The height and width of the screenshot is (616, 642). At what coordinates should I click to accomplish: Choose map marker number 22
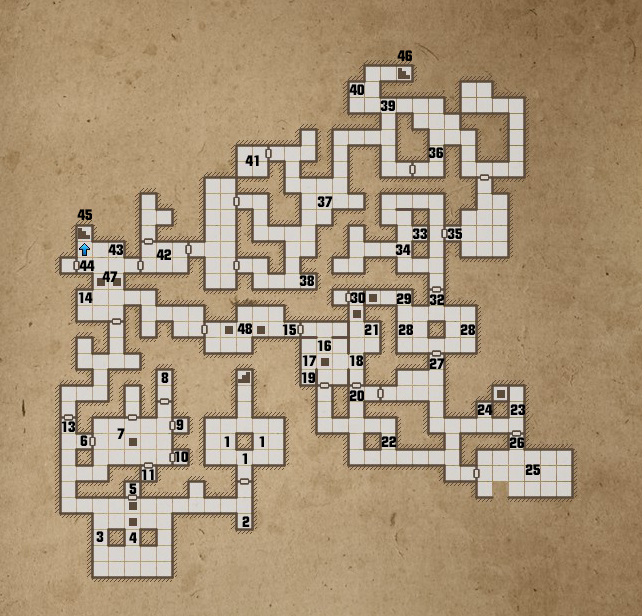click(x=388, y=442)
